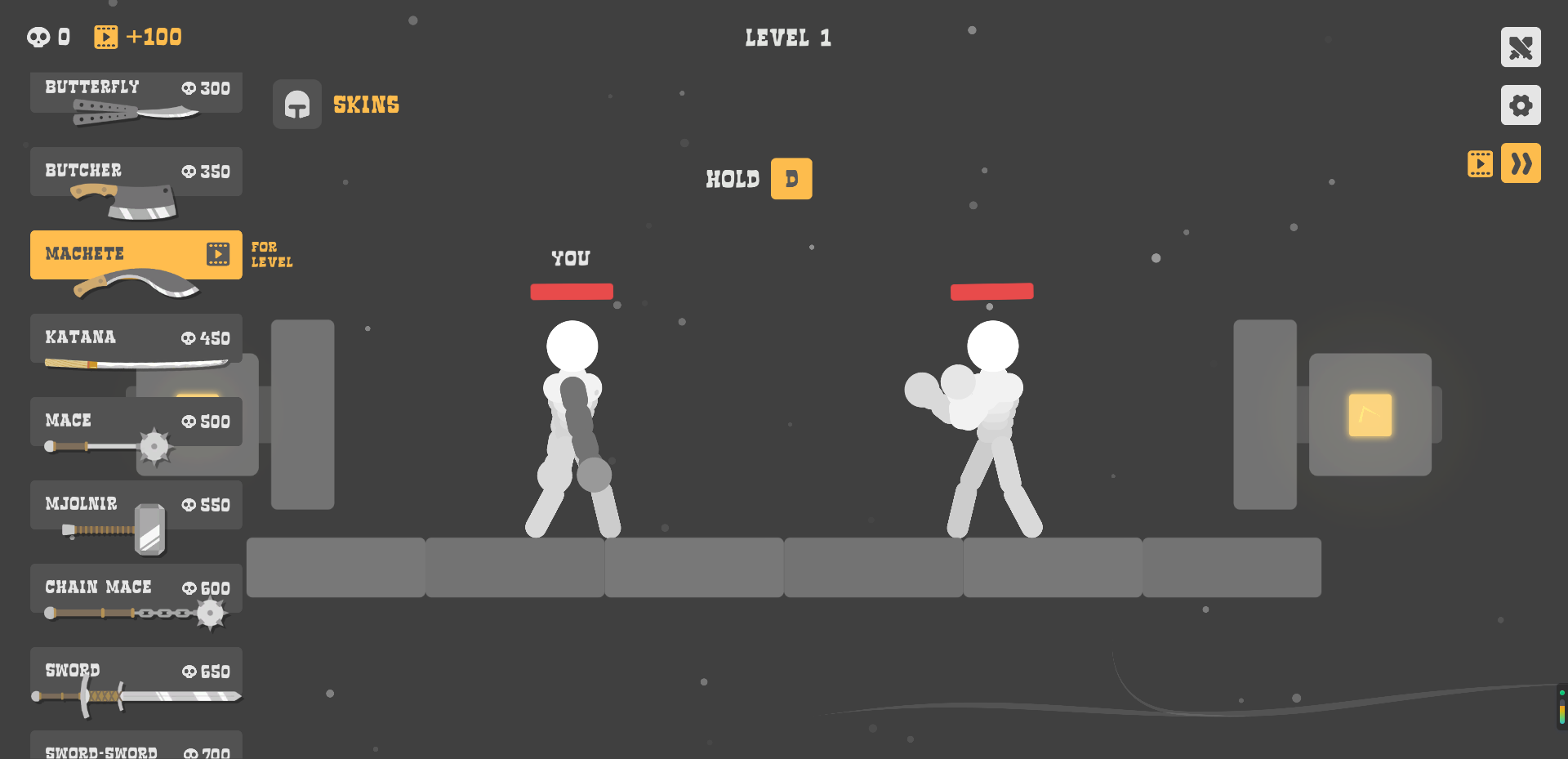
Task: Open the settings gear icon
Action: [1520, 105]
